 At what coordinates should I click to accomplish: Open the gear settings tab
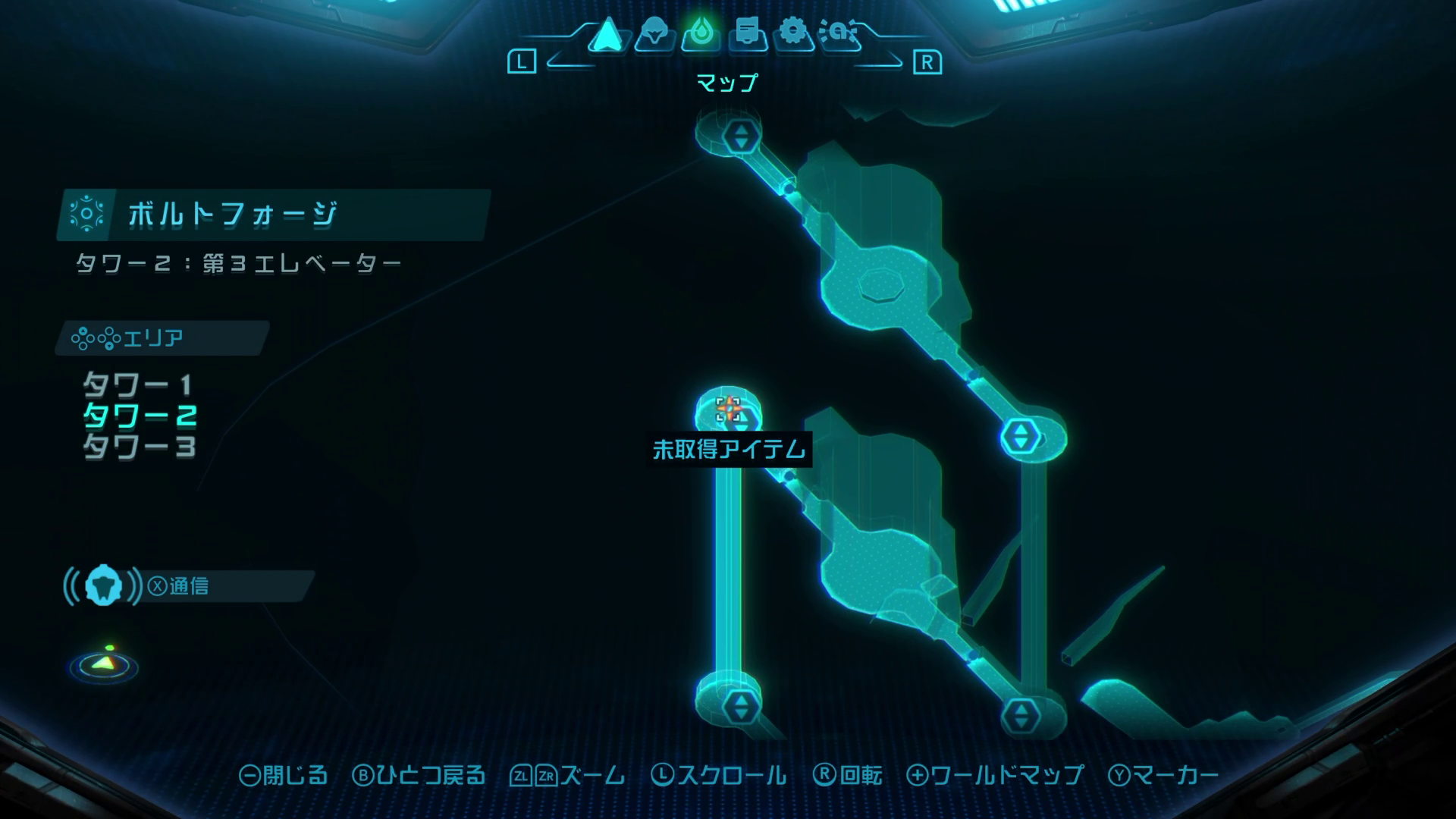tap(793, 35)
